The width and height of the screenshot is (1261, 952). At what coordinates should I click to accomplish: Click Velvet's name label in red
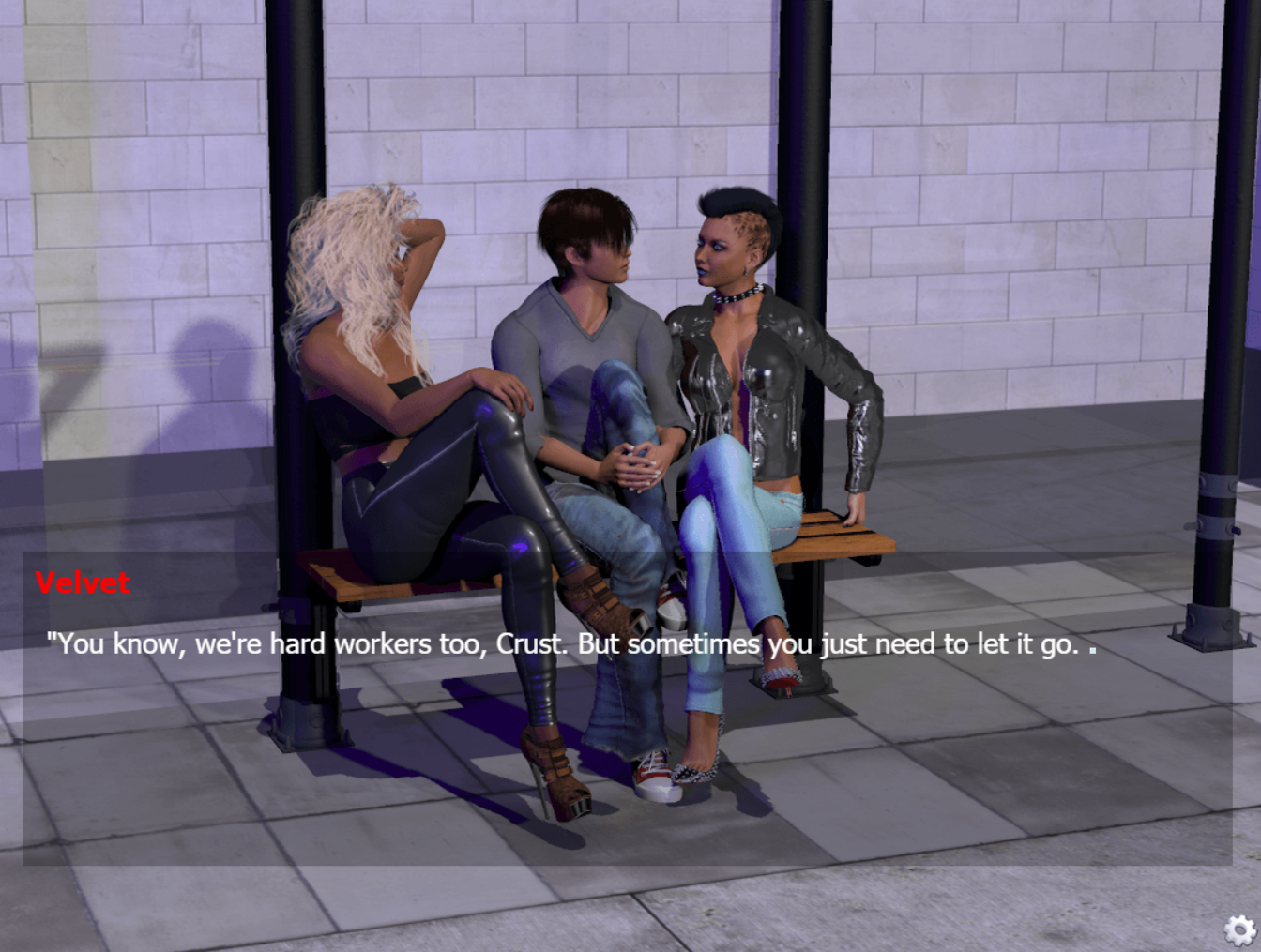coord(83,583)
